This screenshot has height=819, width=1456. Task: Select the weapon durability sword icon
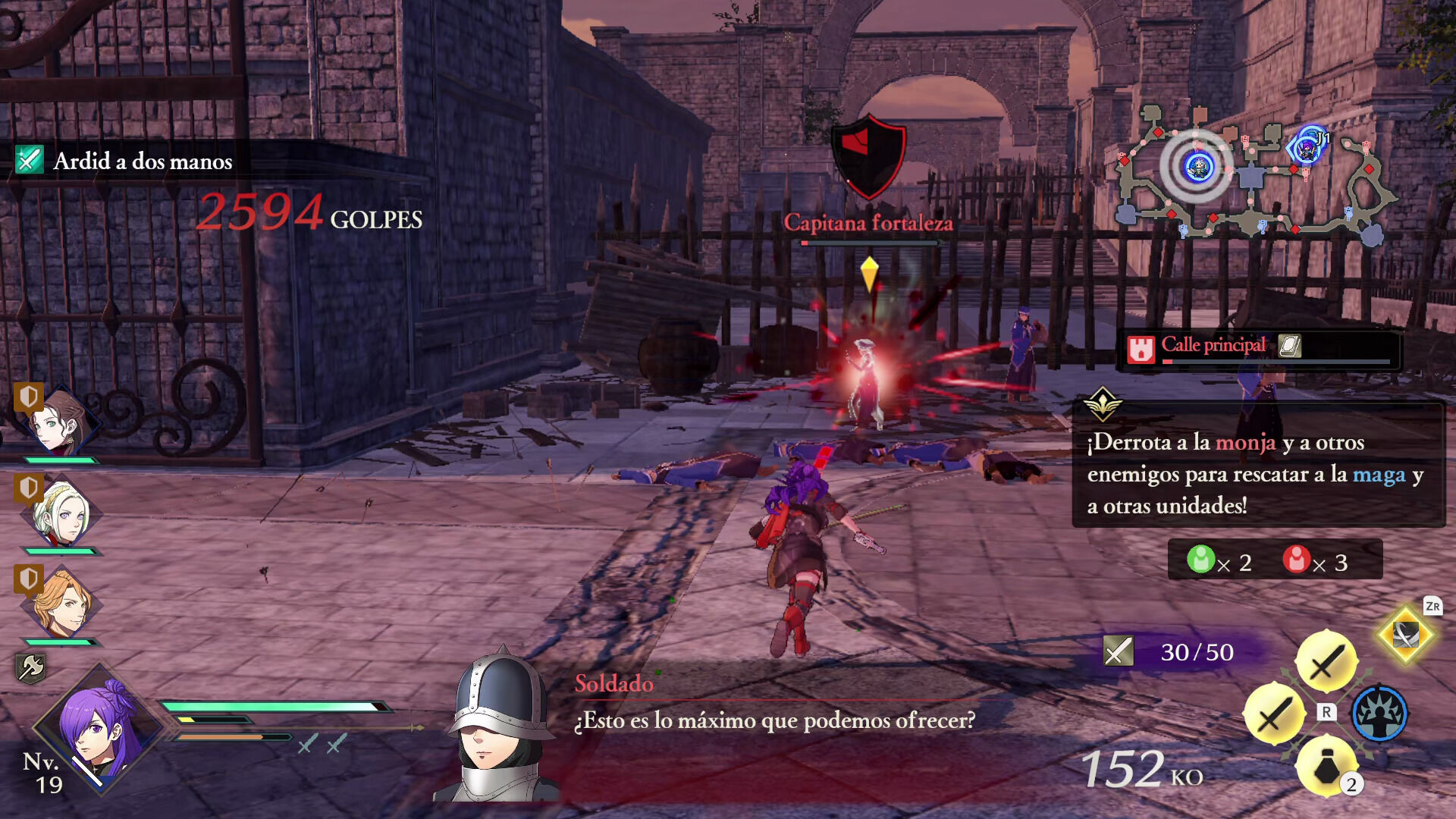pos(1118,651)
